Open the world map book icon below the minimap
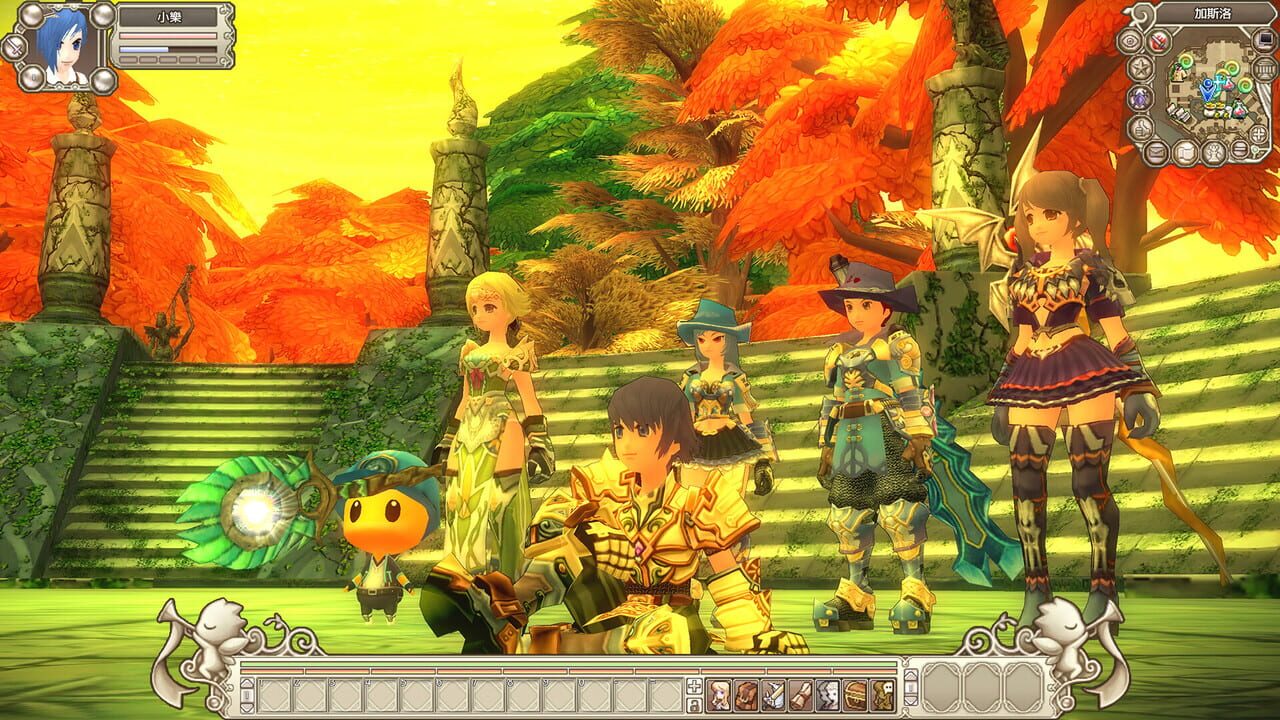This screenshot has height=720, width=1280. pos(1186,150)
